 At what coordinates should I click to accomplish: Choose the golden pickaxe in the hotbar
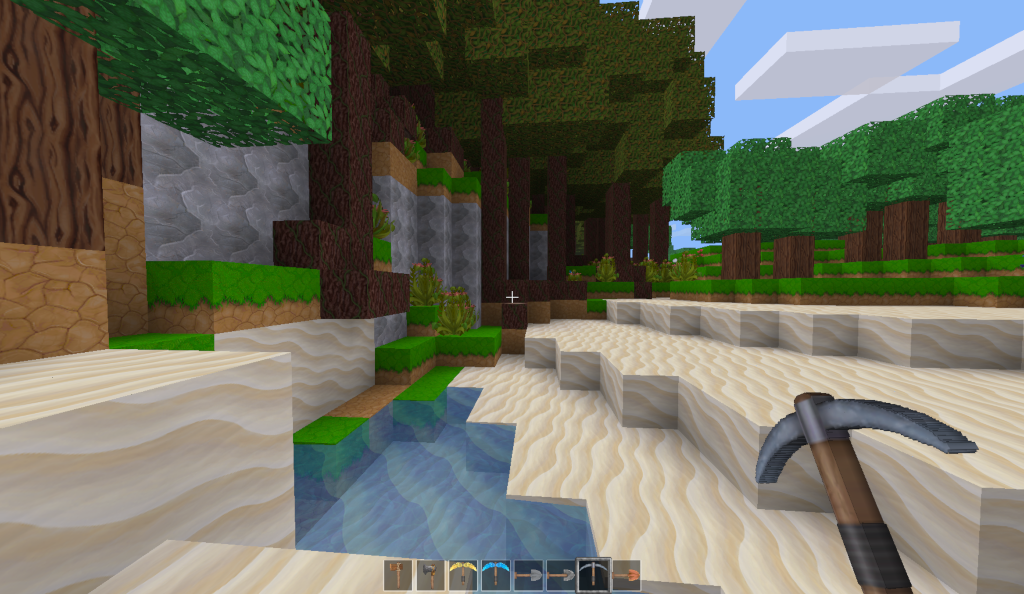[x=462, y=575]
